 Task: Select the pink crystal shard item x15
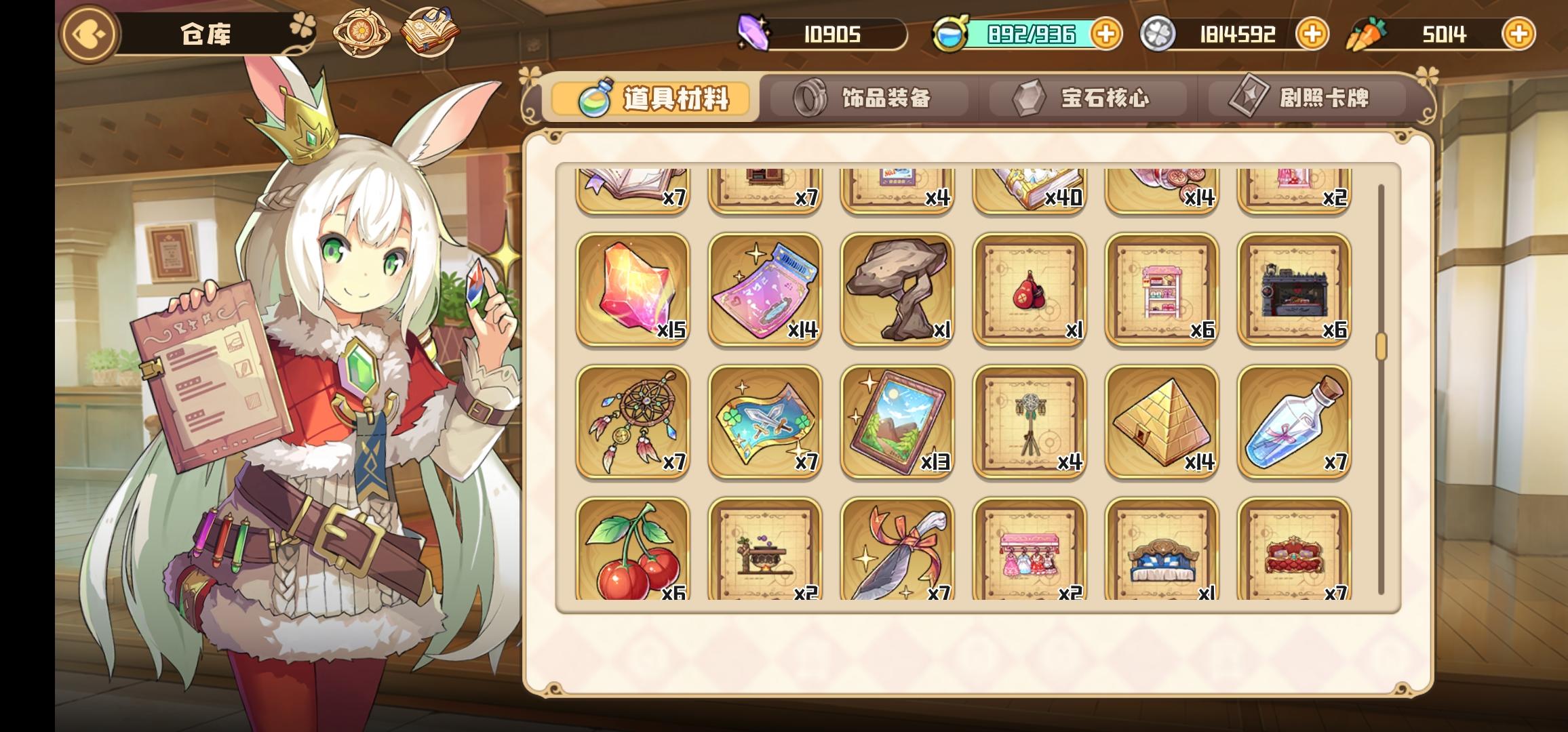(633, 291)
